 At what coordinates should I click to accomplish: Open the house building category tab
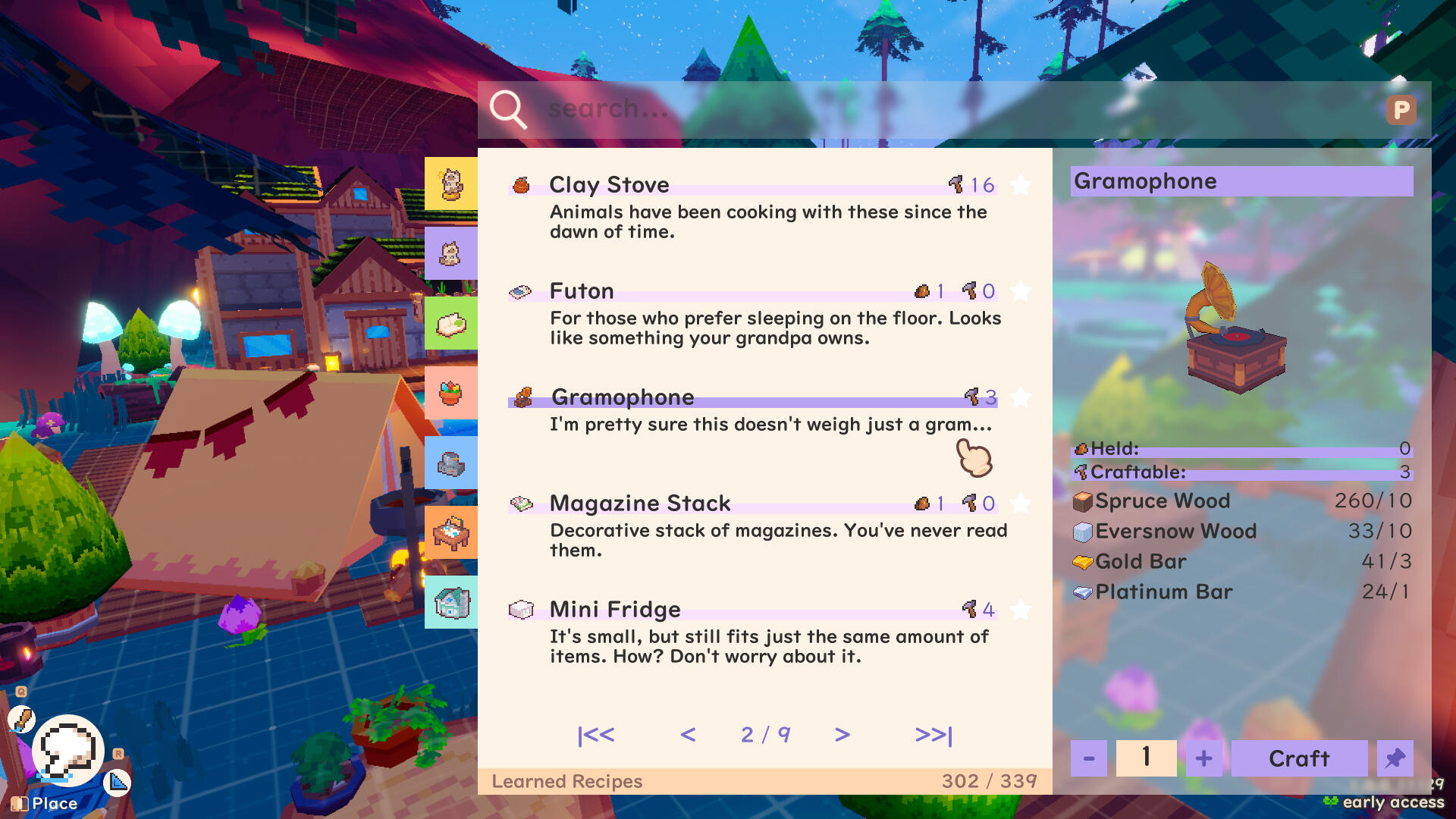pyautogui.click(x=451, y=603)
